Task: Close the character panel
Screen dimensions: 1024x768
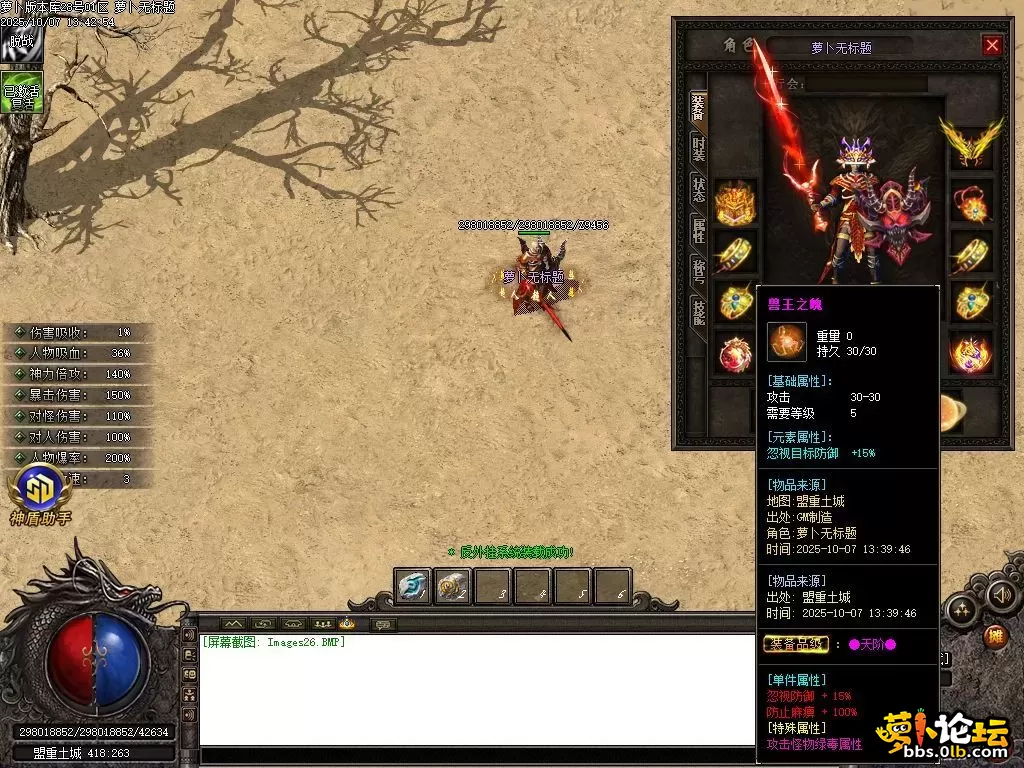Action: (x=992, y=45)
